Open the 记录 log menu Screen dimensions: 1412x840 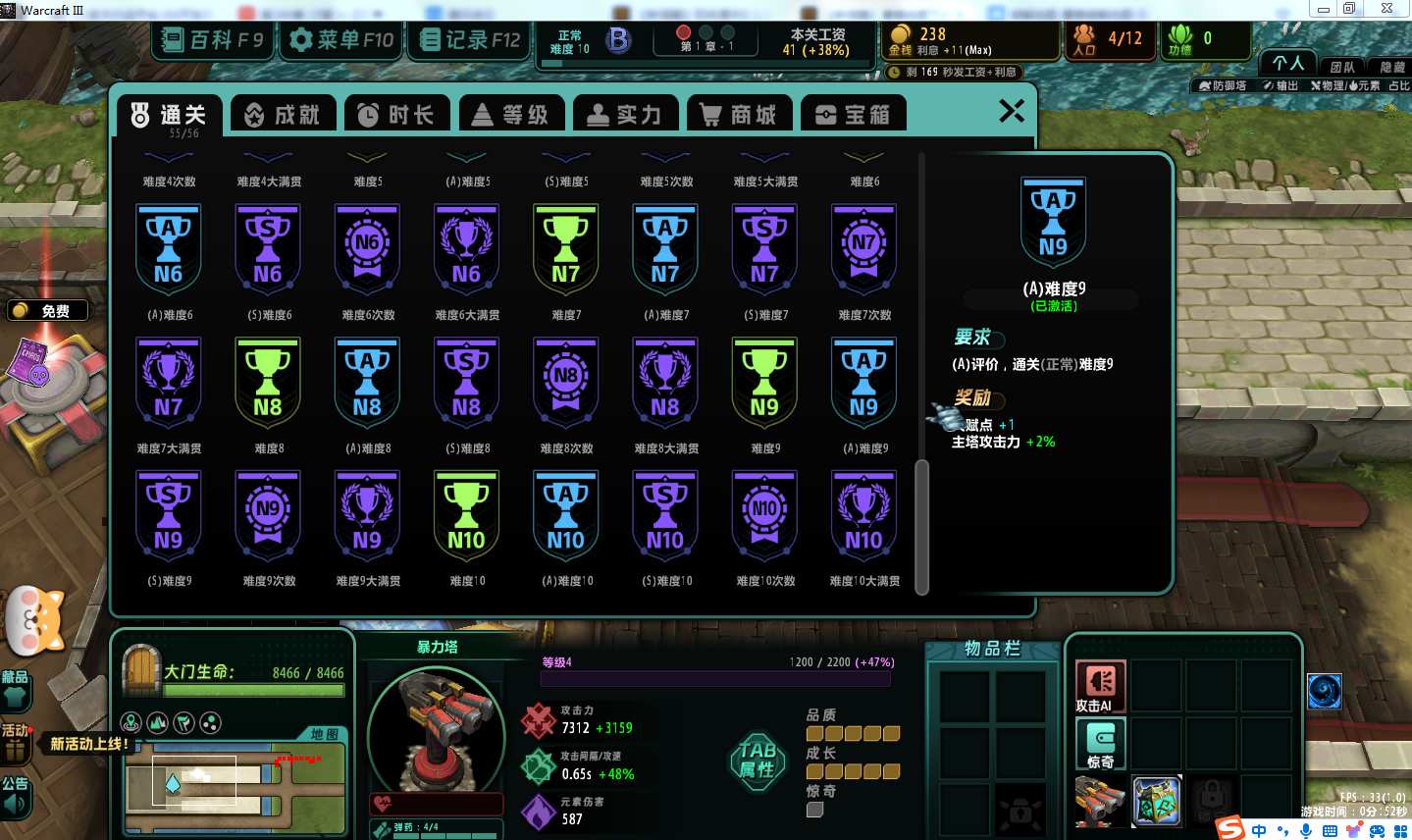[469, 40]
